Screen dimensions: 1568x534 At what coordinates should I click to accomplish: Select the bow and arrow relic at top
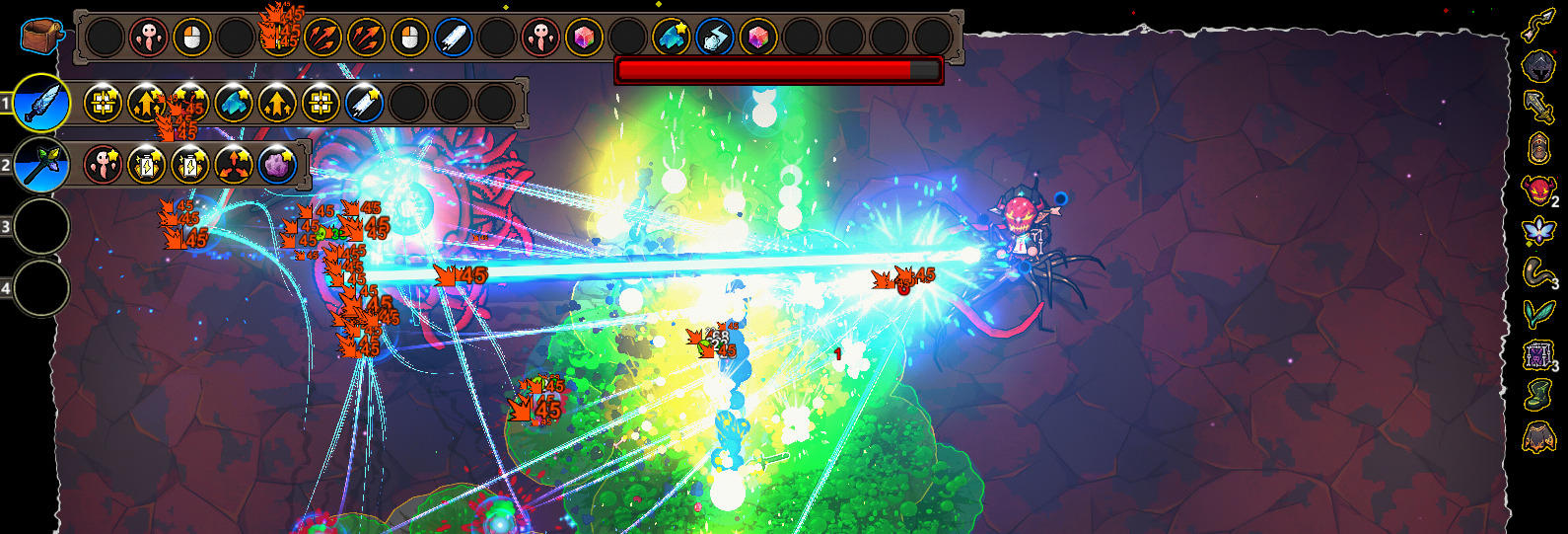click(1538, 26)
